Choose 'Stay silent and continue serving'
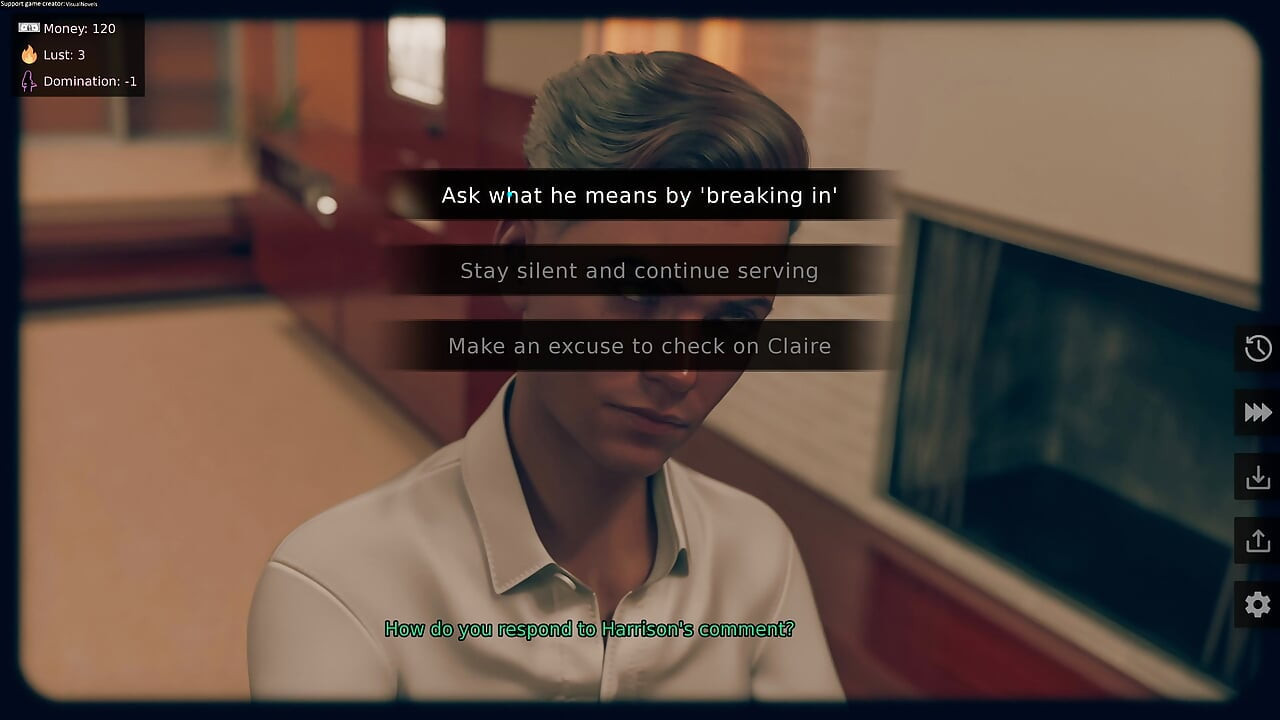Screen dimensions: 1280x720 (640, 270)
